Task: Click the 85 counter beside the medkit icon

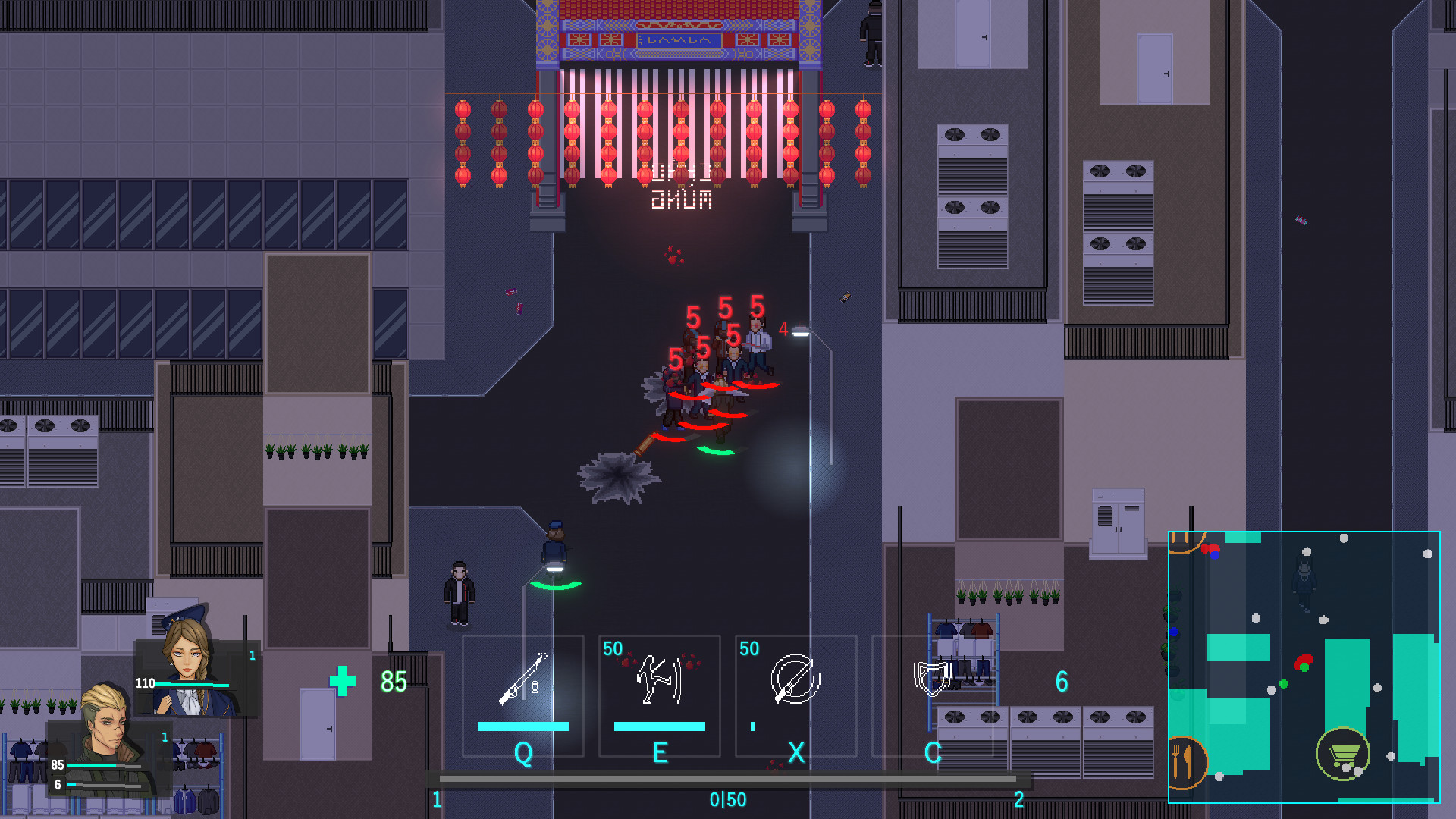Action: (393, 682)
